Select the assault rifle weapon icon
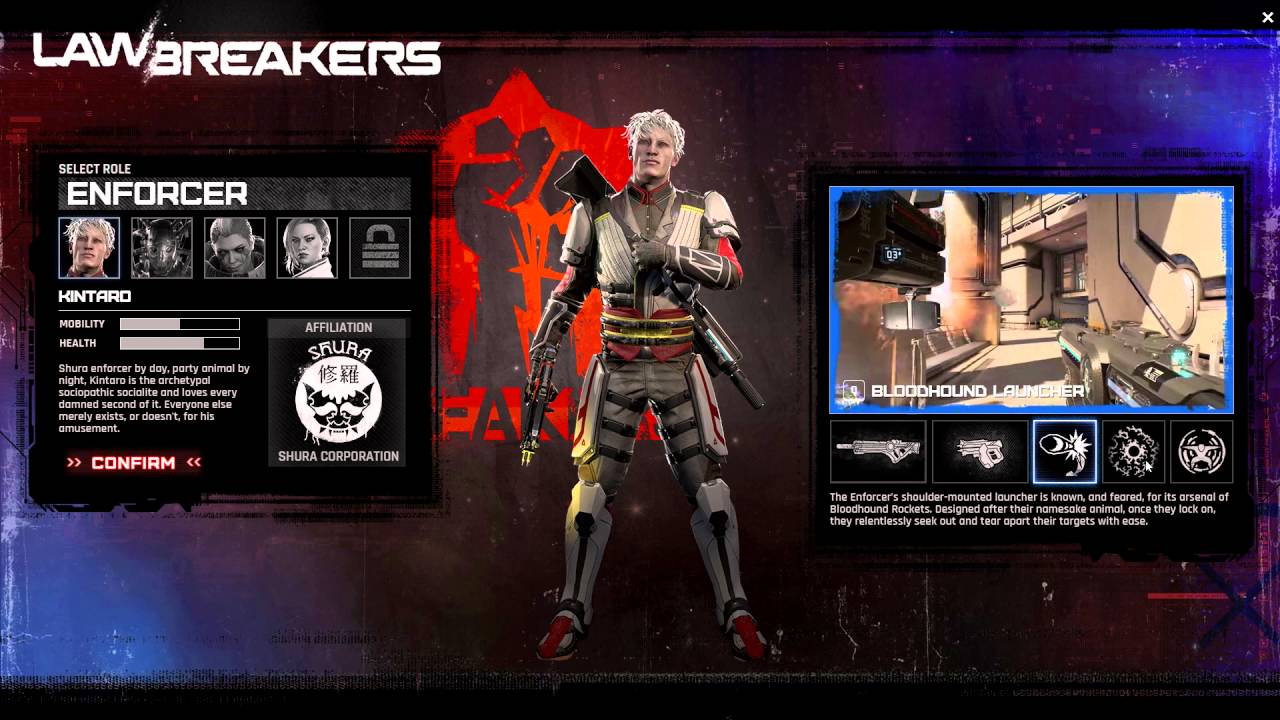The height and width of the screenshot is (720, 1280). (x=877, y=451)
